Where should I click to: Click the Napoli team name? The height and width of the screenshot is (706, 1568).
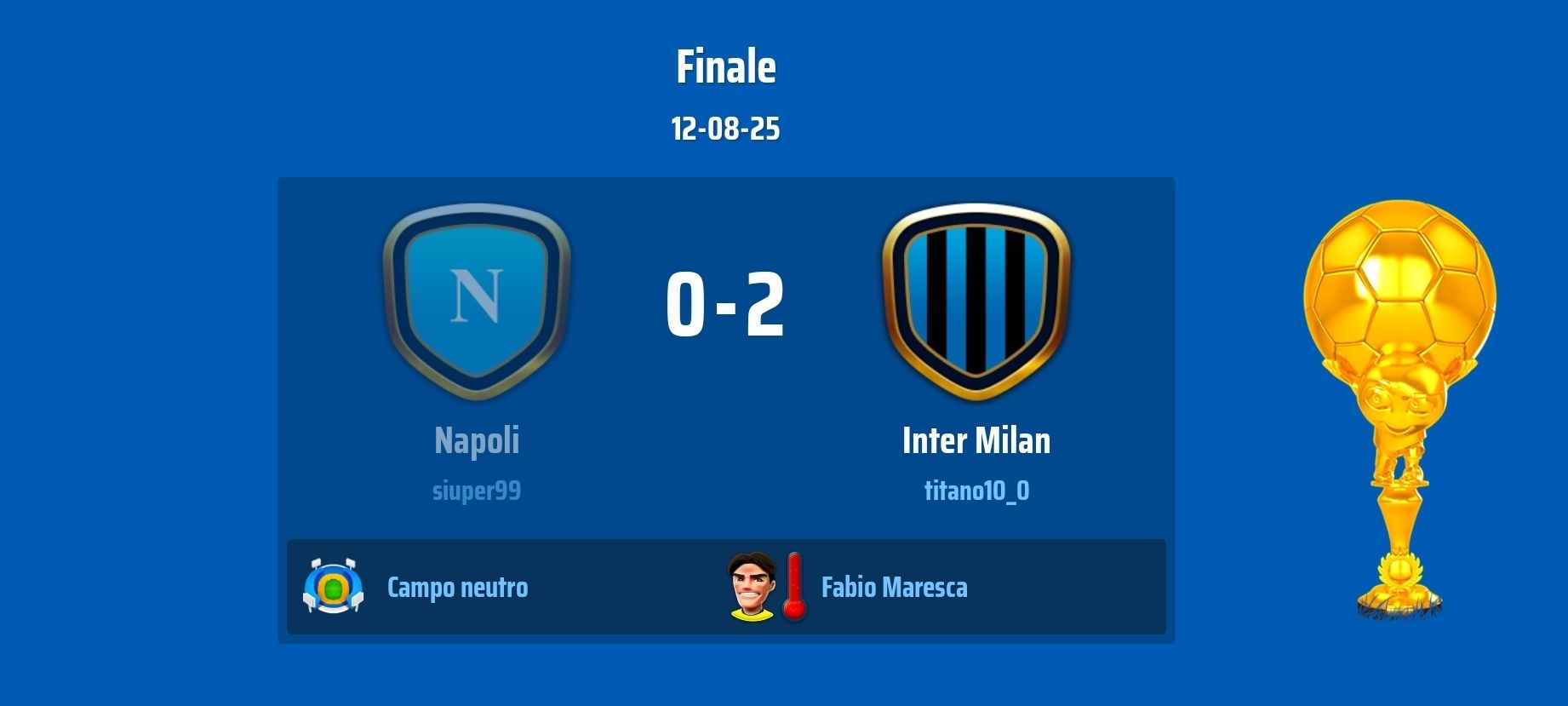pyautogui.click(x=477, y=440)
